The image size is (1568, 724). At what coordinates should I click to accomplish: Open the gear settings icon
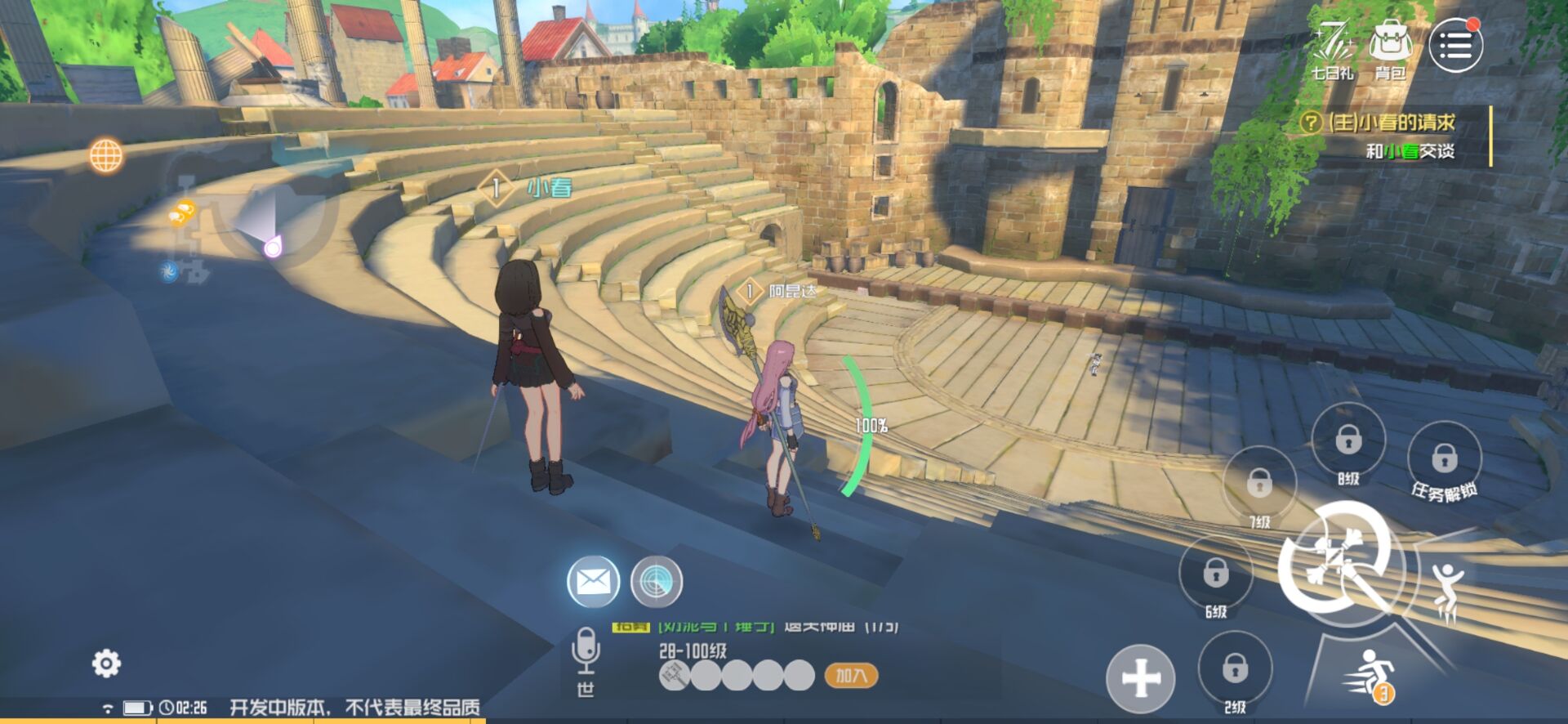click(x=106, y=663)
